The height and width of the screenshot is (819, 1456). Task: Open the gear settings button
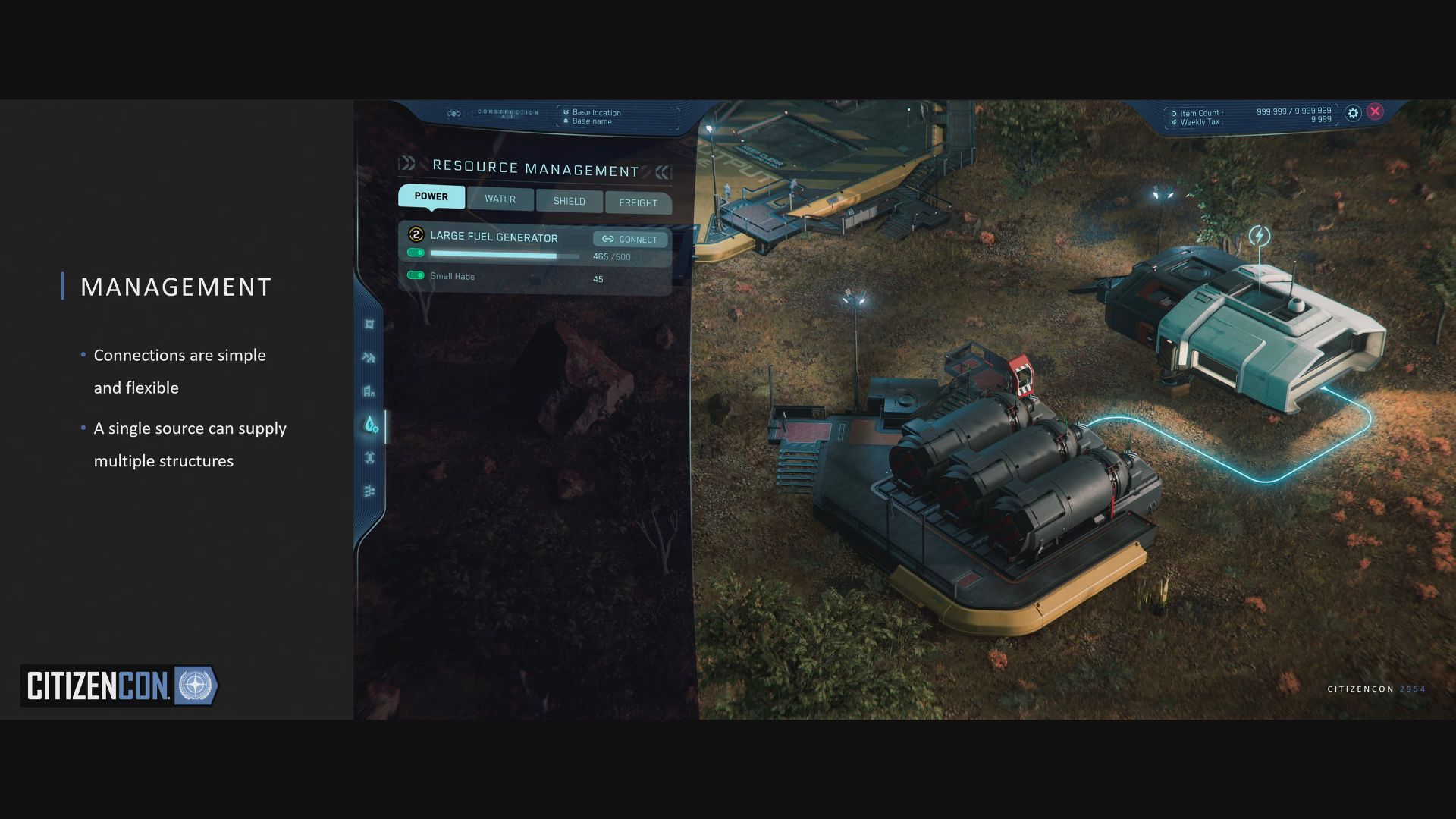[x=1353, y=113]
